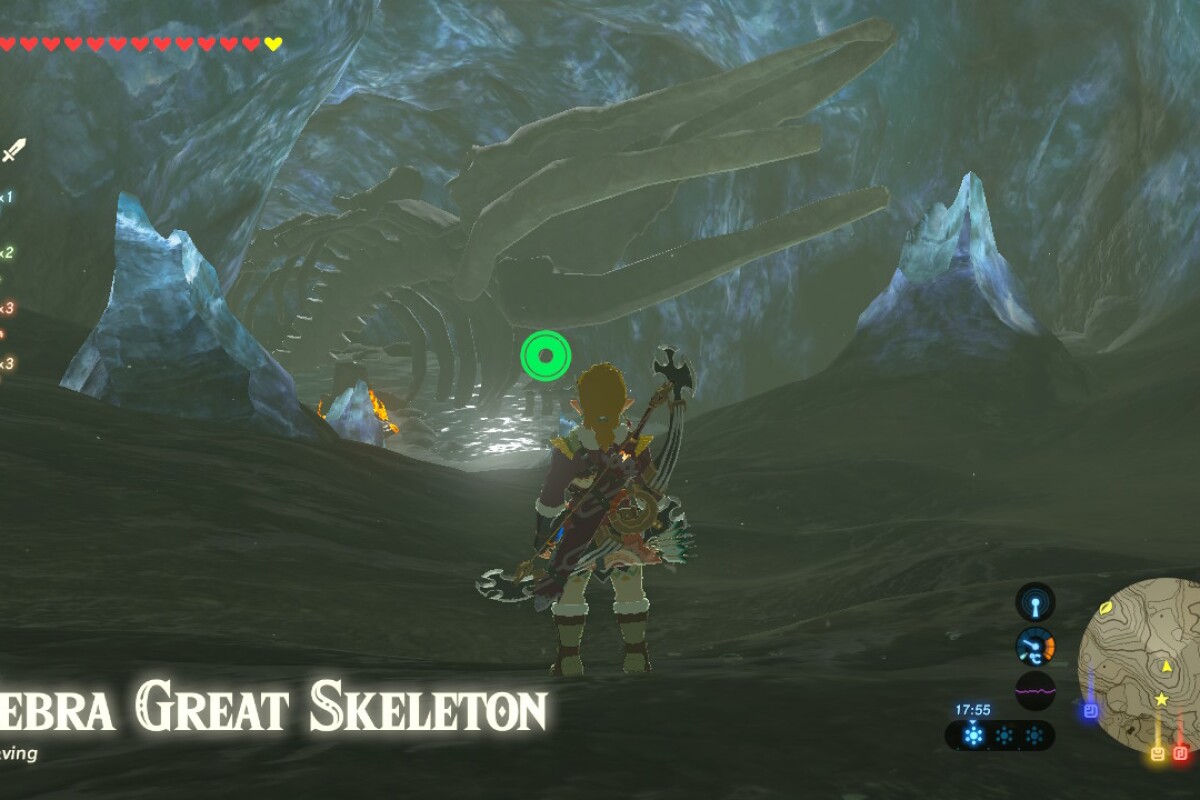Screen dimensions: 1200x800
Task: Select the blue shrine marker on minimap
Action: coord(1091,711)
